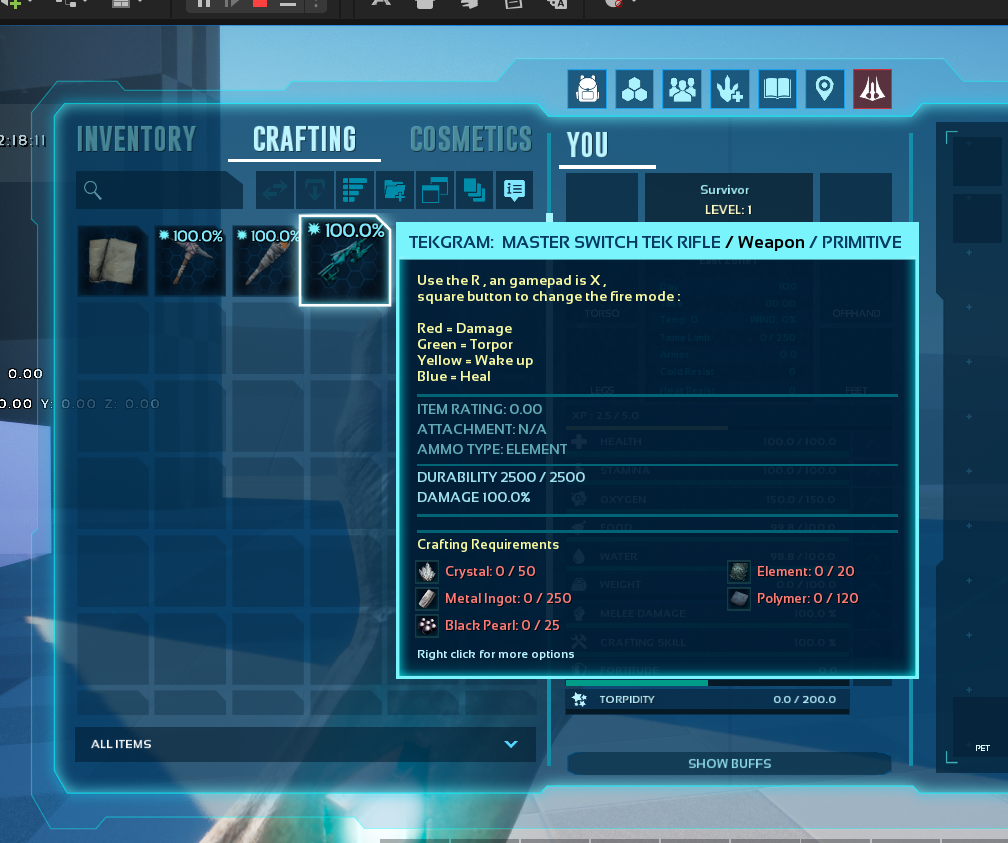Screen dimensions: 1008x843
Task: Switch to the Cosmetics tab
Action: (x=470, y=139)
